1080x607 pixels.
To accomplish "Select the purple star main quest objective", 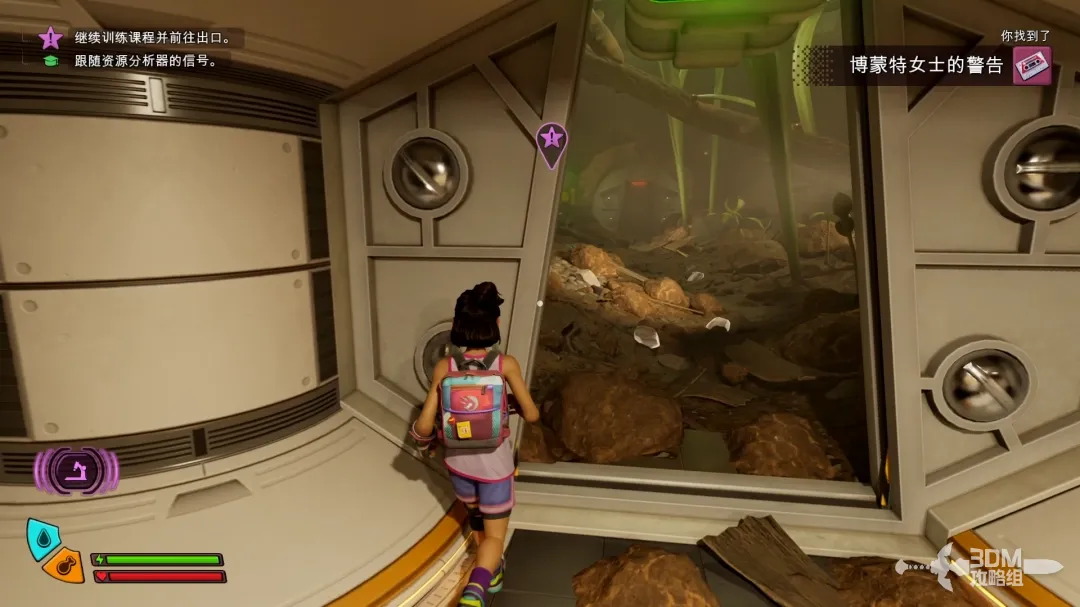I will tap(50, 38).
